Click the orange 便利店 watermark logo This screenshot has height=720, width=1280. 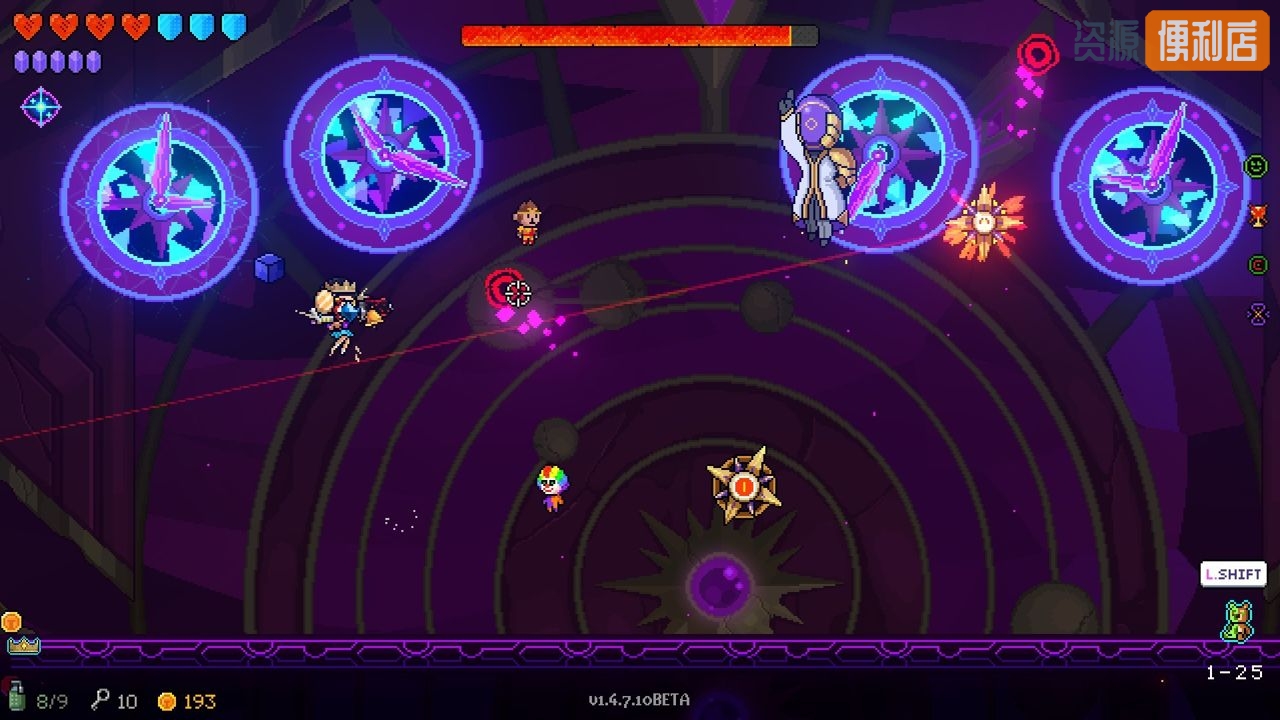coord(1207,40)
